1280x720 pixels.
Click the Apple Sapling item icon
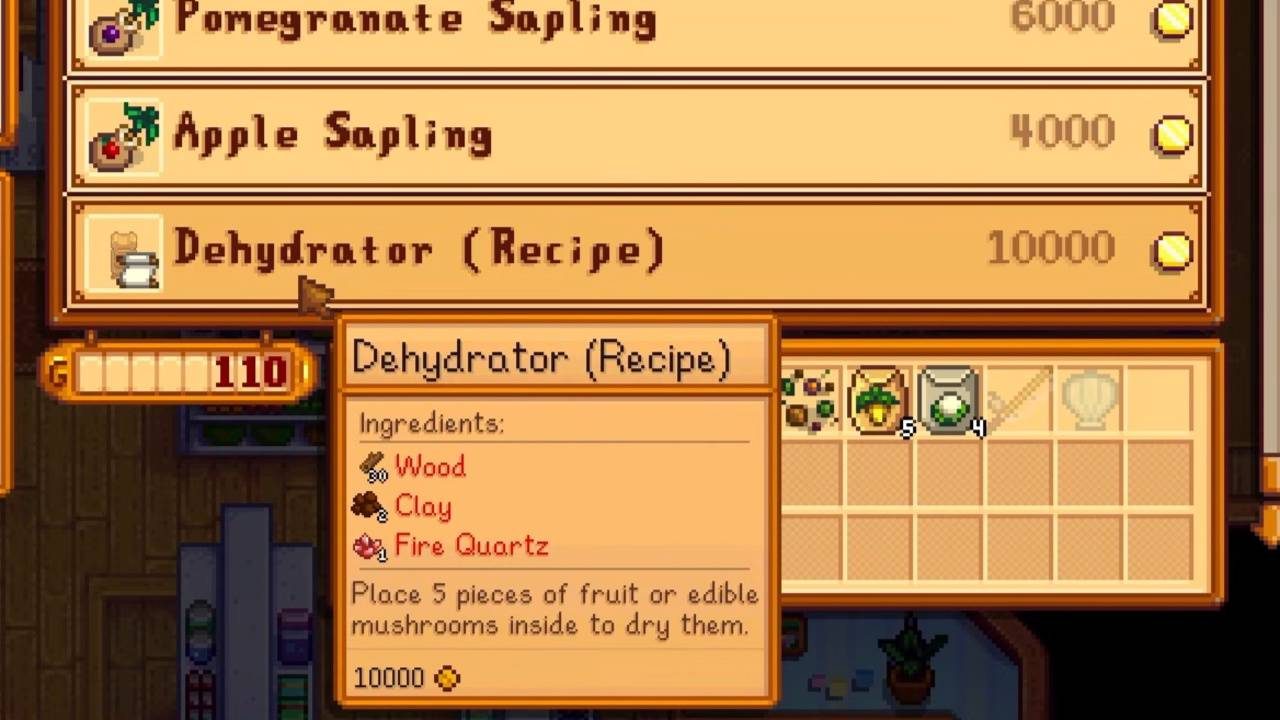pyautogui.click(x=122, y=135)
